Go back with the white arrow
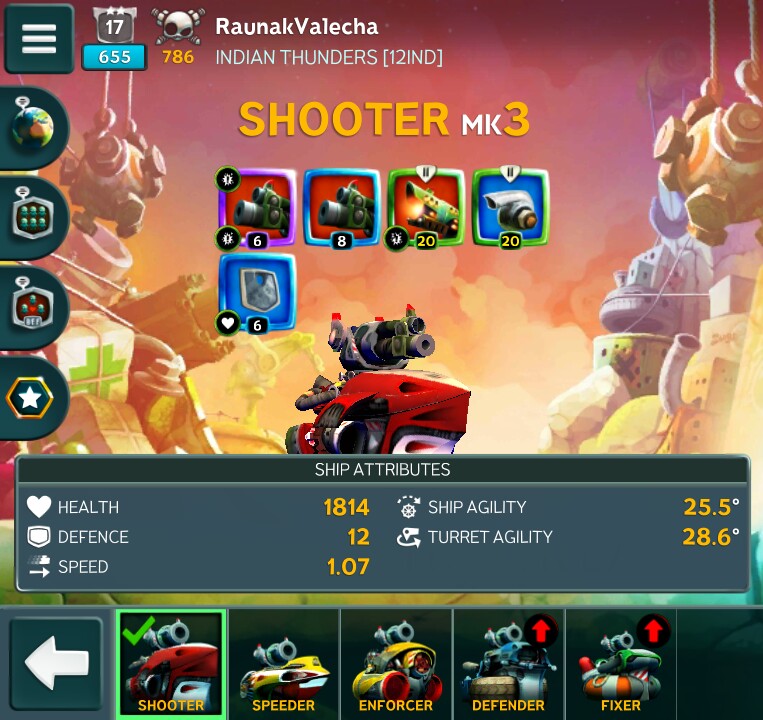The width and height of the screenshot is (763, 720). [x=57, y=665]
